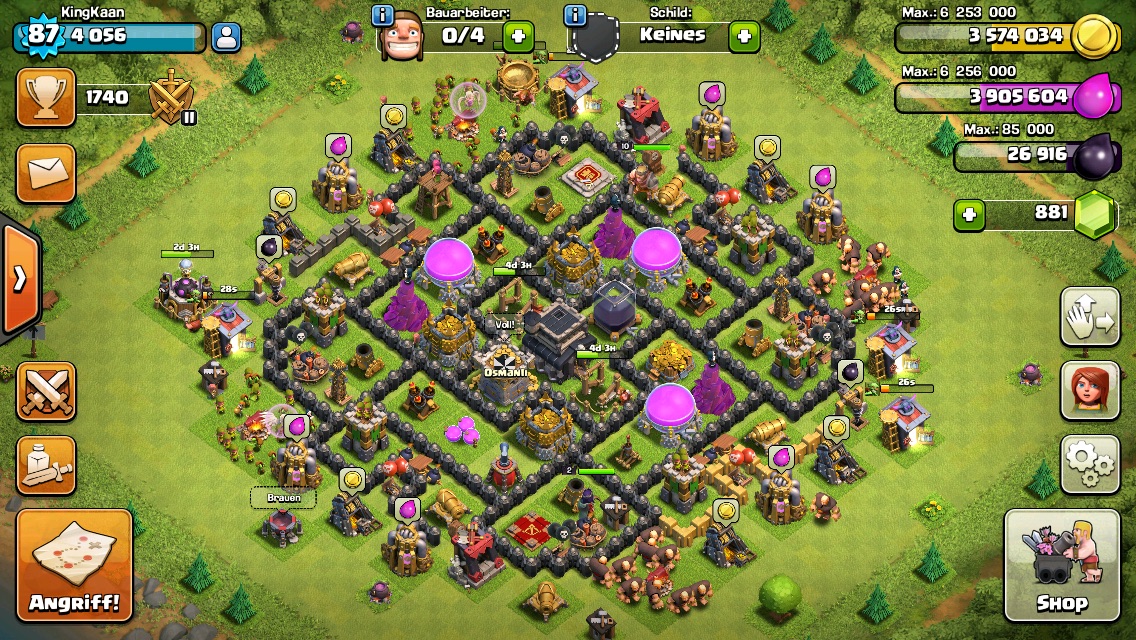
Task: Start an attack with Angriff! button
Action: [74, 565]
